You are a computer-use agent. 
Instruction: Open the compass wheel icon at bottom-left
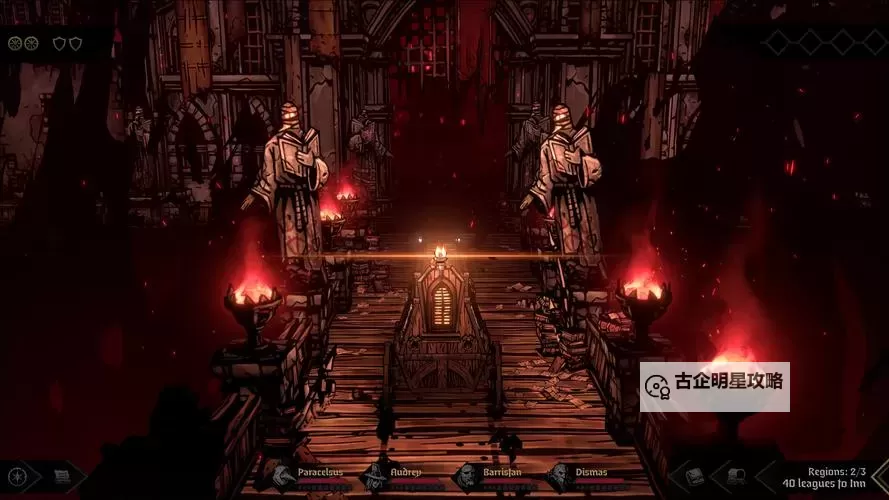coord(17,477)
